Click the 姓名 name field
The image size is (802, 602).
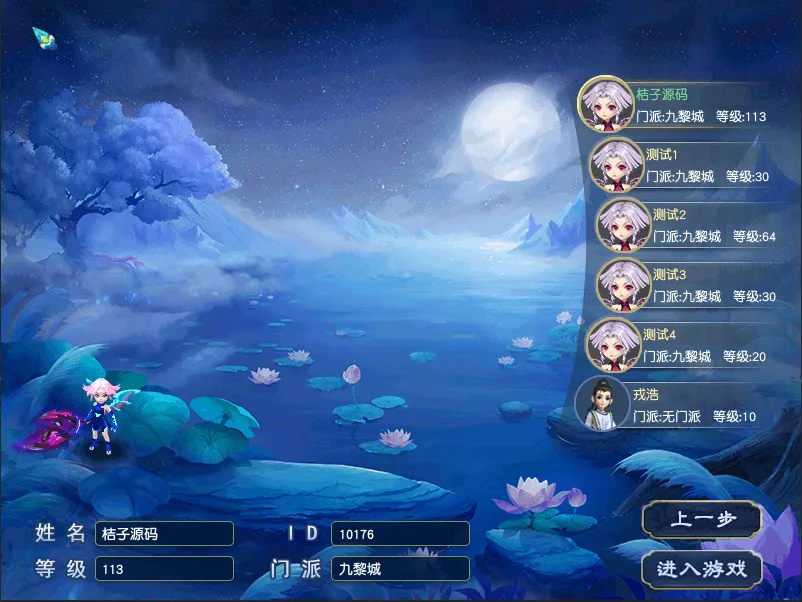[x=164, y=534]
